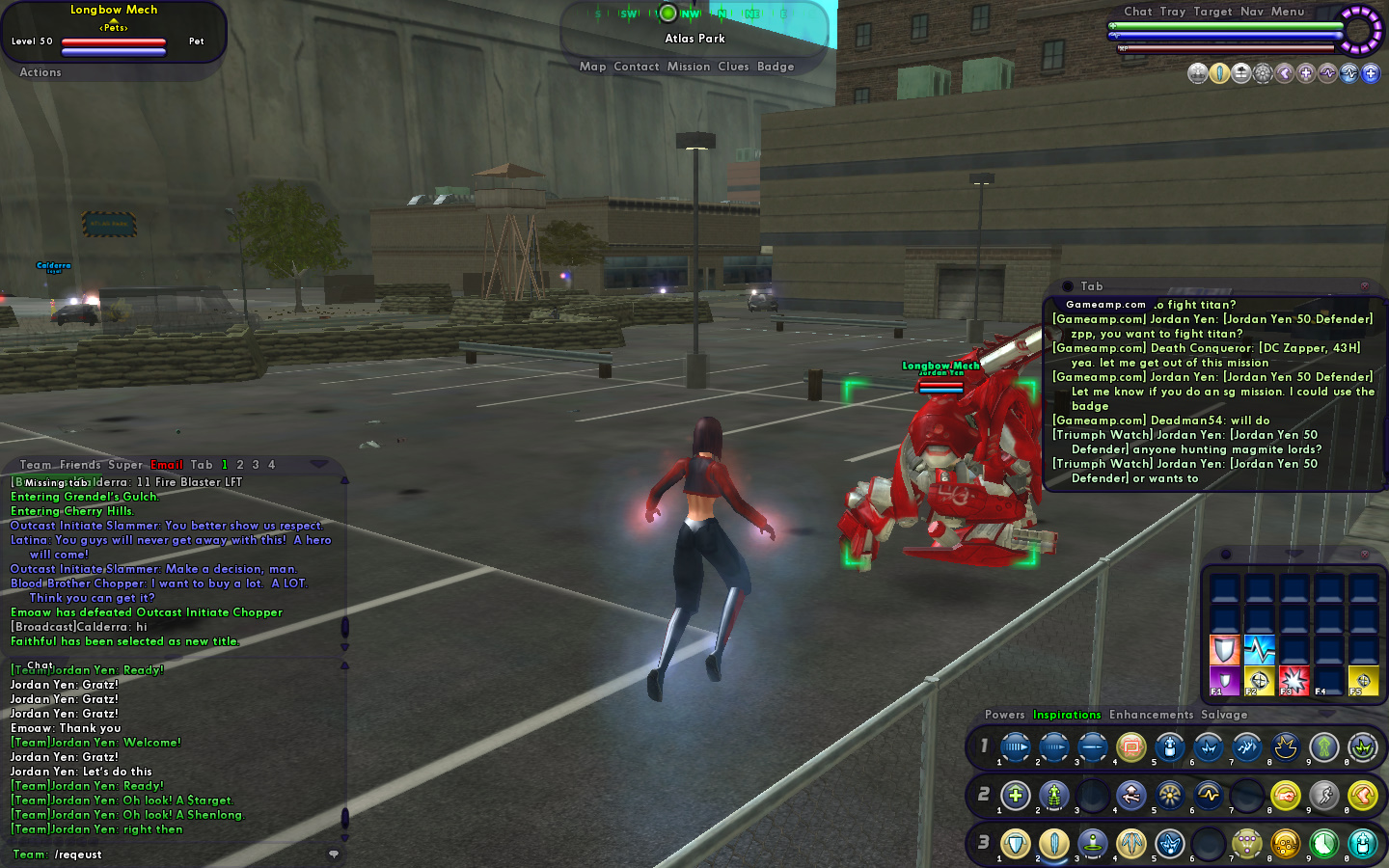Click the Actions button under Longbow Mech
This screenshot has width=1389, height=868.
[41, 72]
